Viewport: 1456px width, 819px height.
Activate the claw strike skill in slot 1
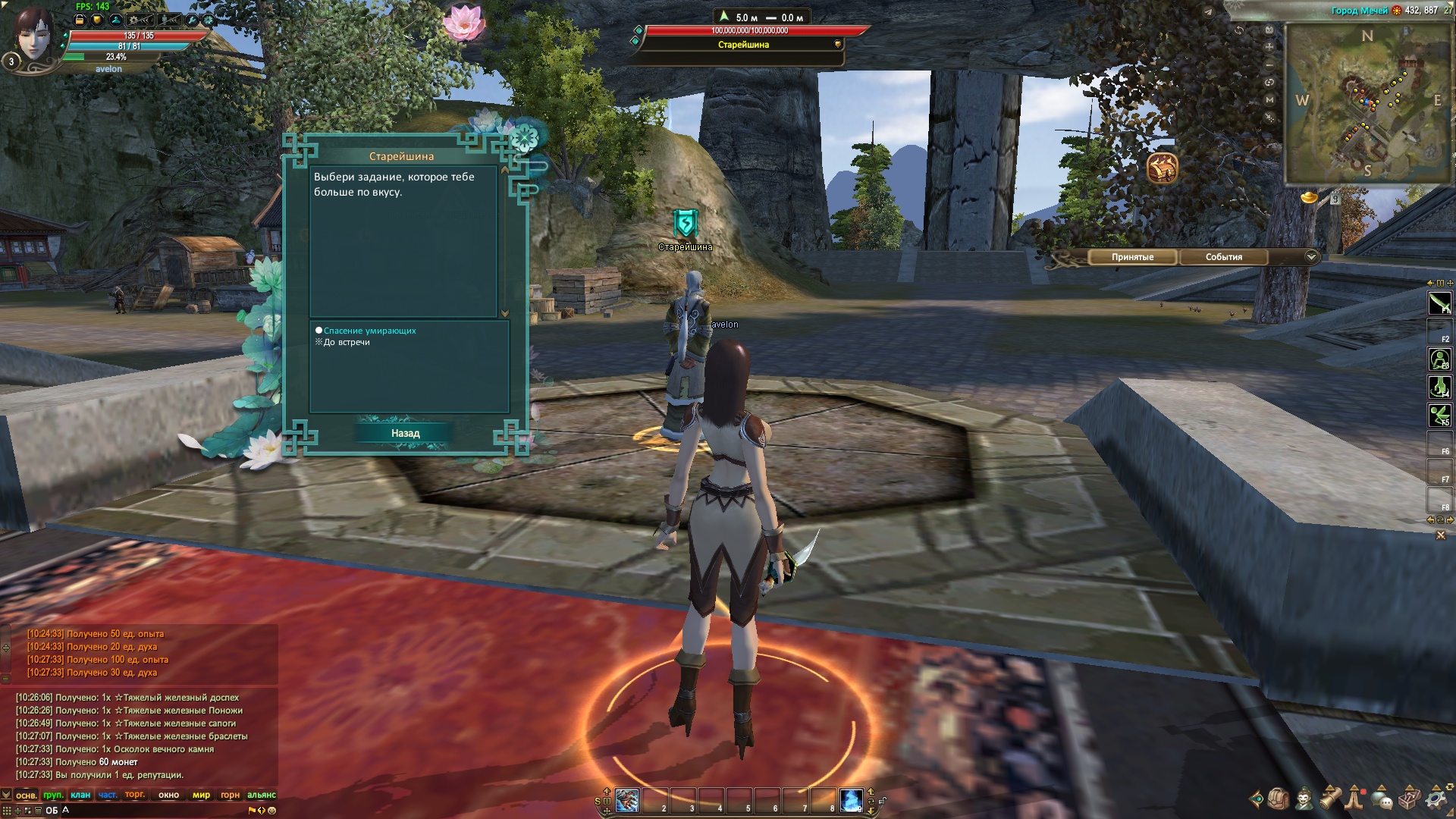pos(627,800)
